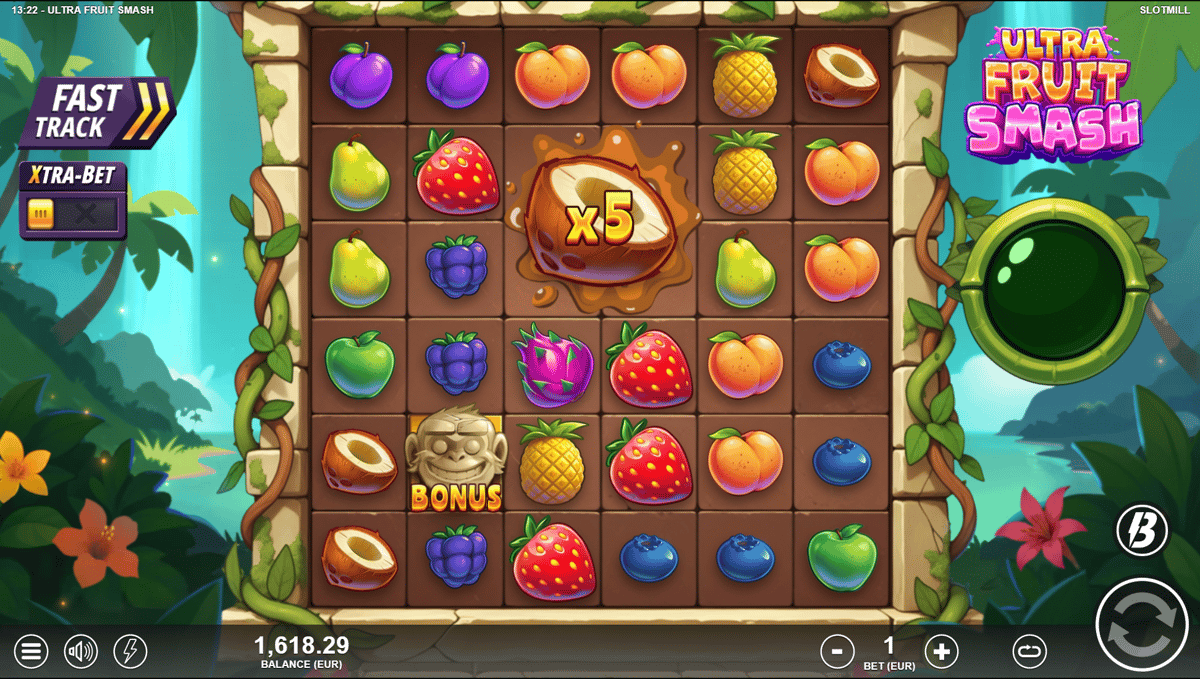This screenshot has width=1200, height=679.
Task: Spin the reels with the circular arrows button
Action: (1141, 624)
